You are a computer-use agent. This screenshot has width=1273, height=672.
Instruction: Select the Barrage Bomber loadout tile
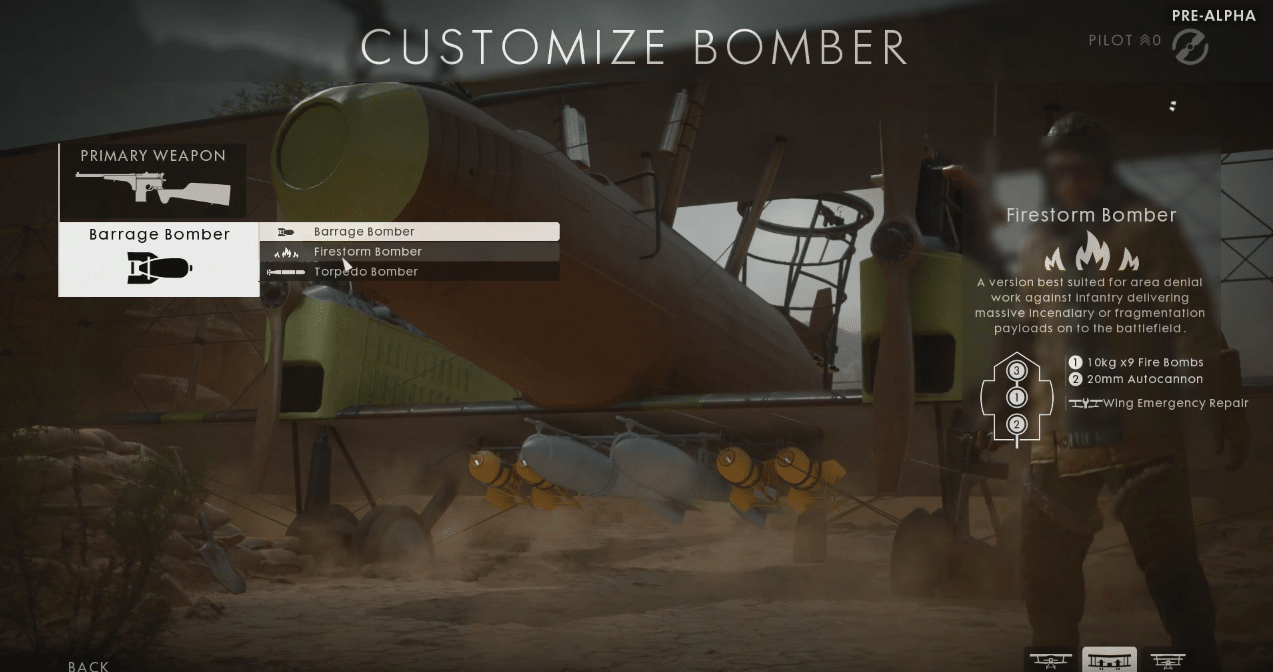tap(159, 259)
